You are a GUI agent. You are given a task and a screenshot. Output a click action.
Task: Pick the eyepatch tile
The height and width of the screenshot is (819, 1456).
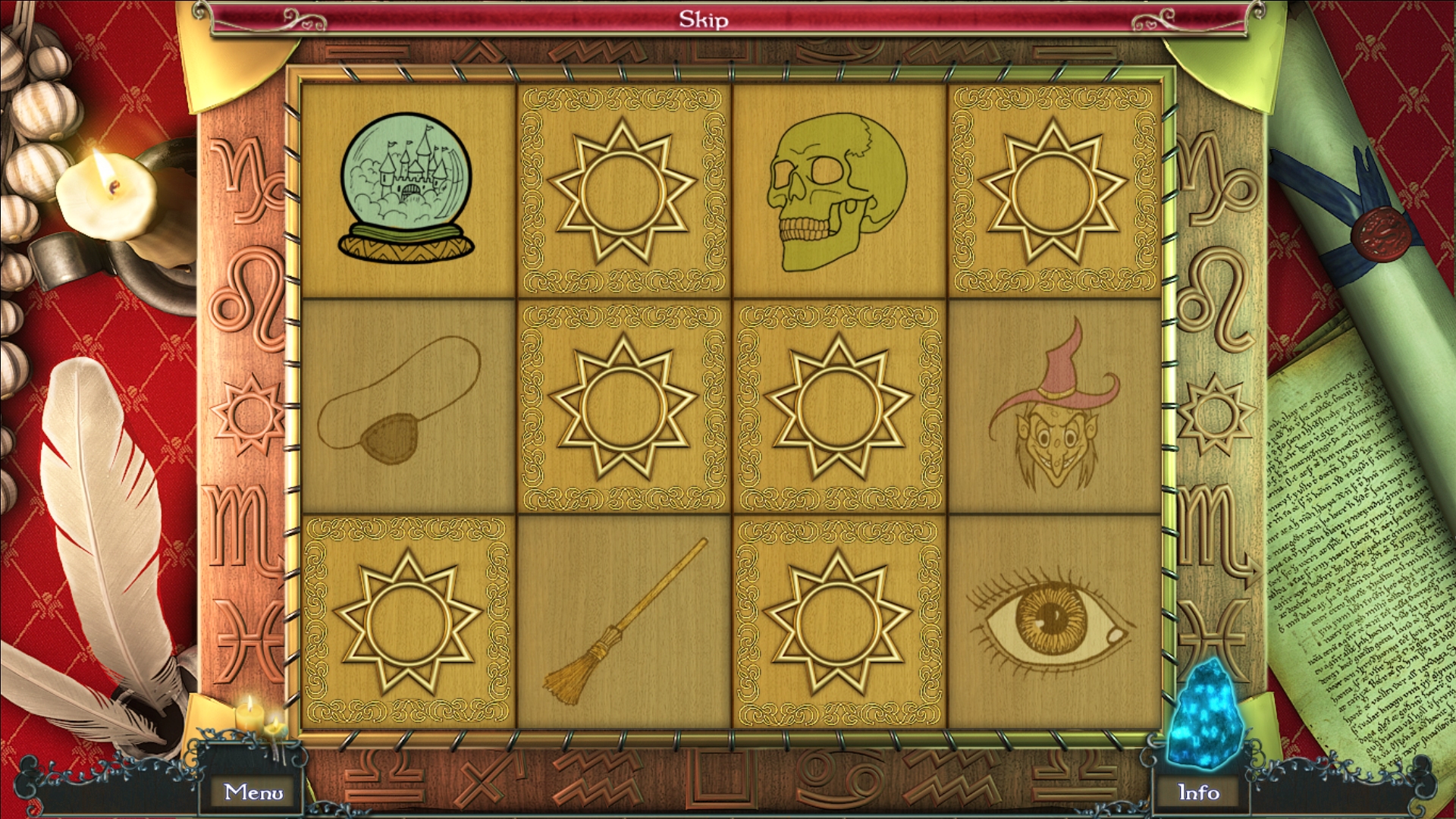[x=407, y=405]
